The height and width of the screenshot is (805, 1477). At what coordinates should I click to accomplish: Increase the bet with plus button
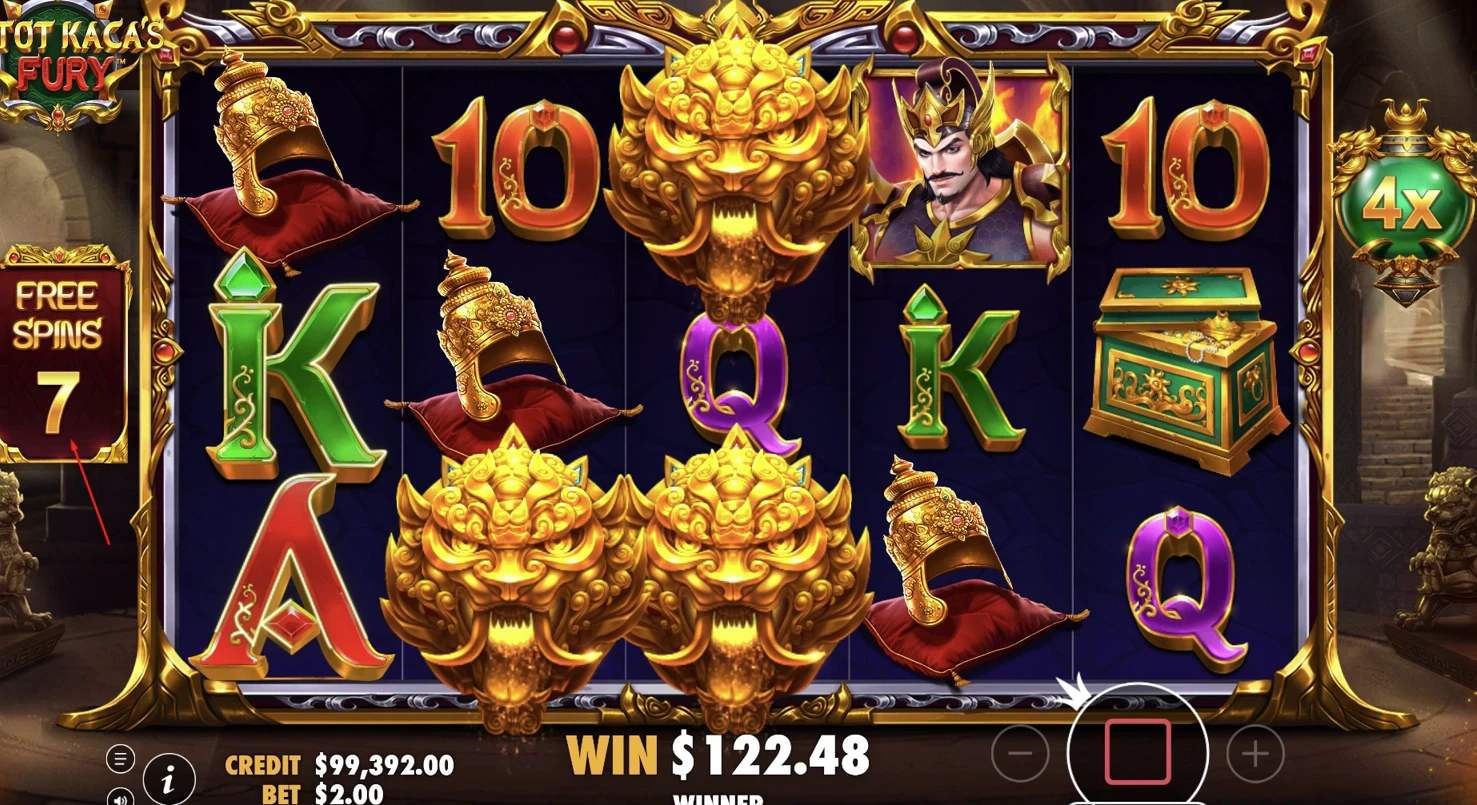pos(1254,753)
